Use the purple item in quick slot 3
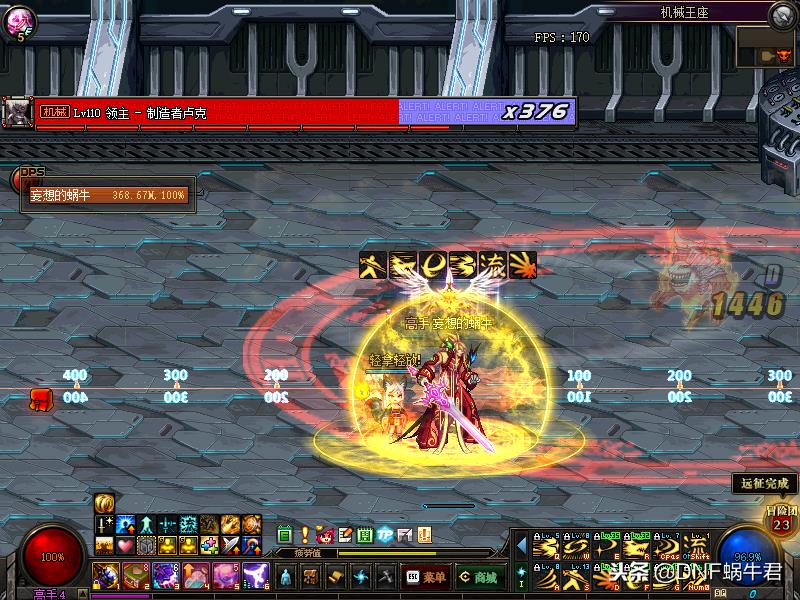This screenshot has height=600, width=800. 166,575
